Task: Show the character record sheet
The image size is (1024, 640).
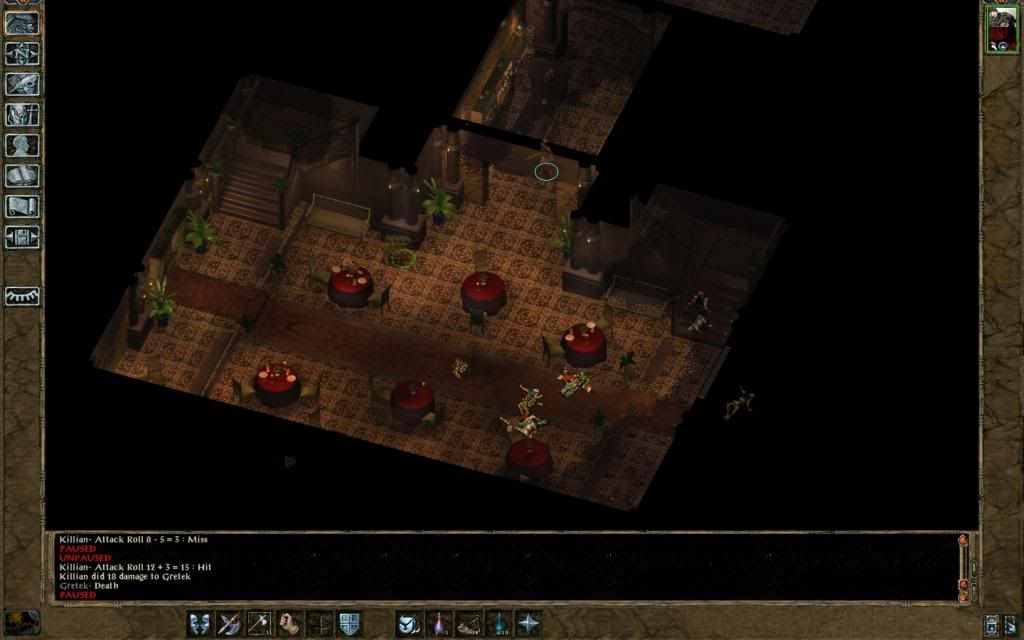Action: point(22,145)
